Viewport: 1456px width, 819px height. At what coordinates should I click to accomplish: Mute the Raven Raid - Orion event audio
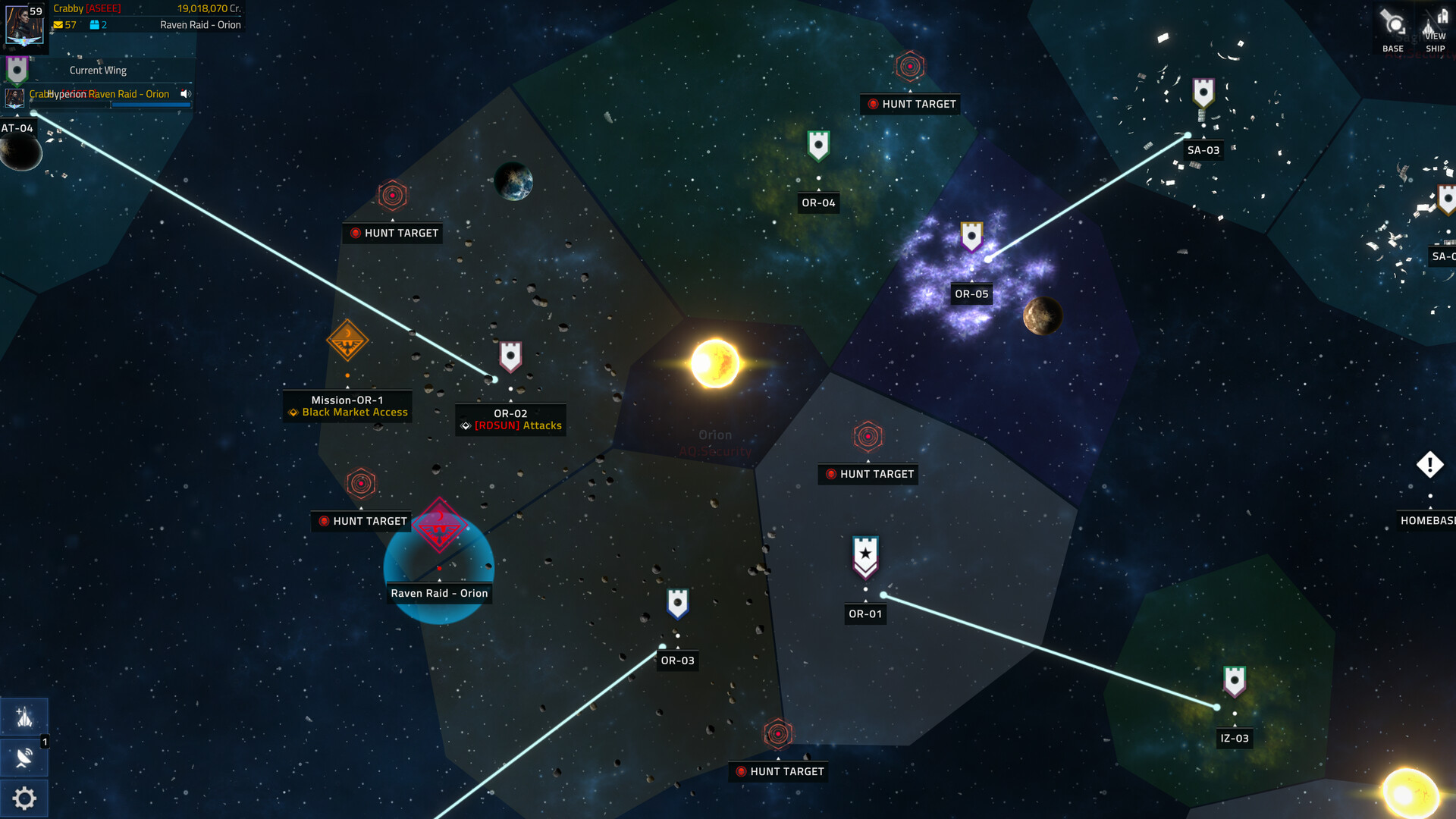185,94
